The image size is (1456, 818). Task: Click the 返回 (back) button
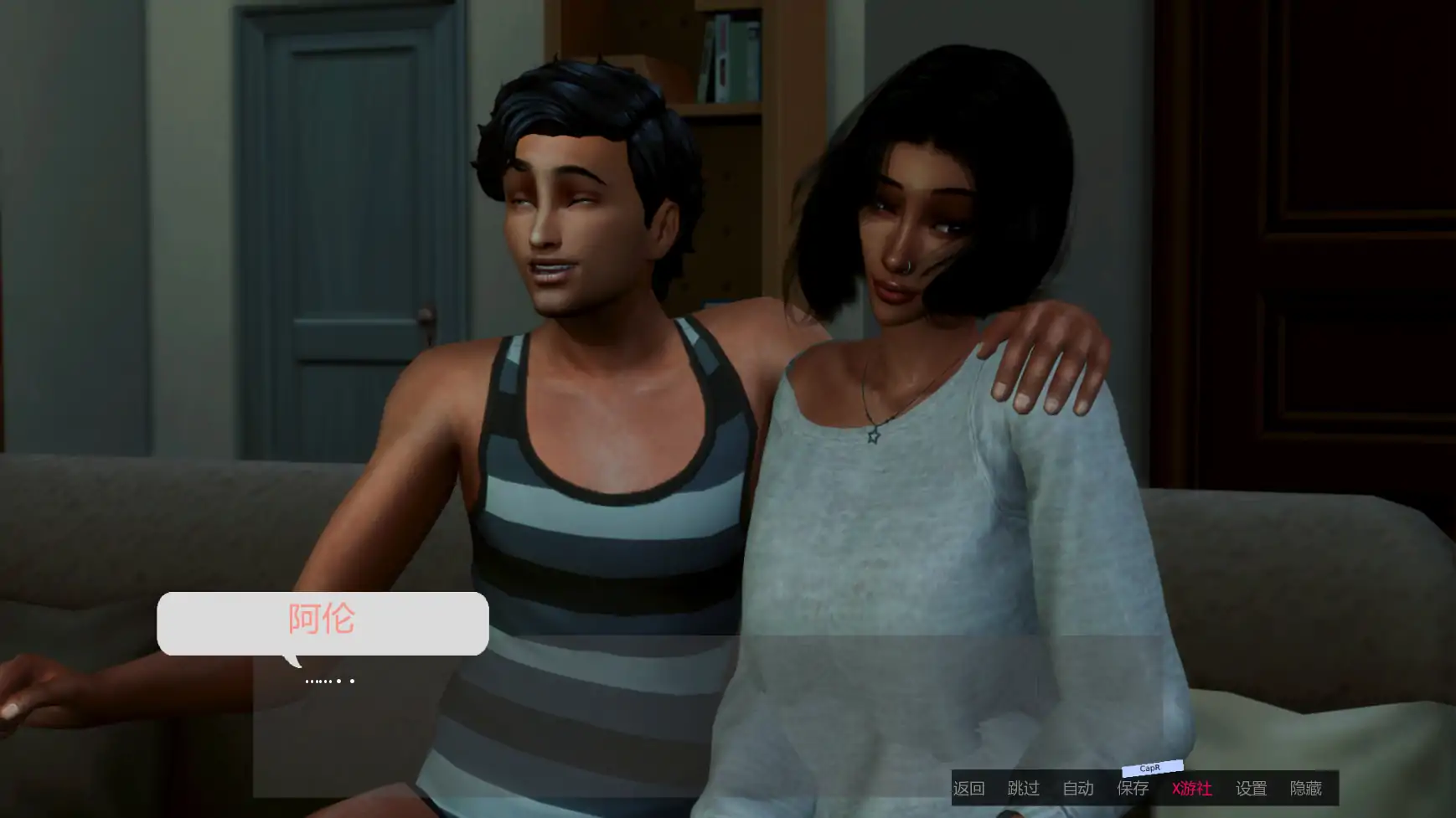click(x=968, y=789)
